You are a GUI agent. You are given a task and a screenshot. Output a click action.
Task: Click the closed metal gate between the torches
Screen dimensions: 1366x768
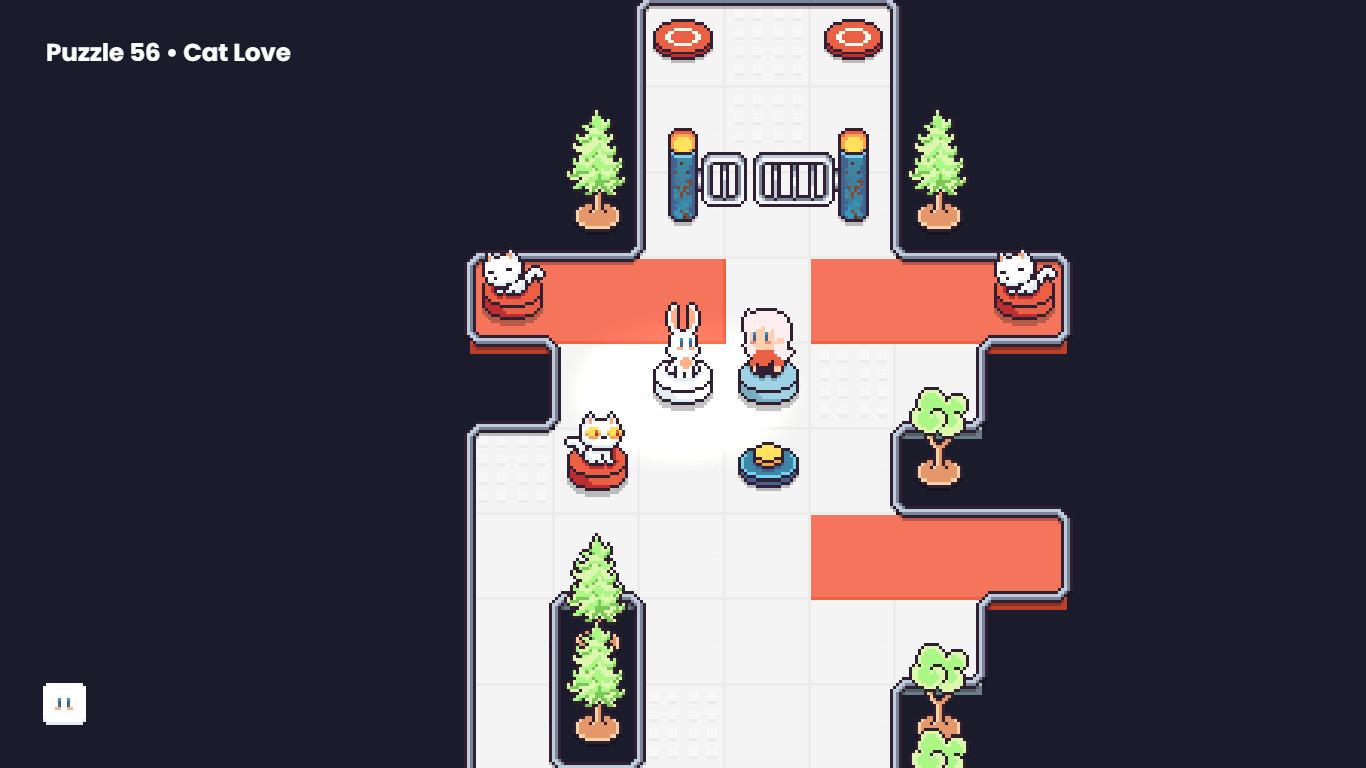[x=767, y=178]
